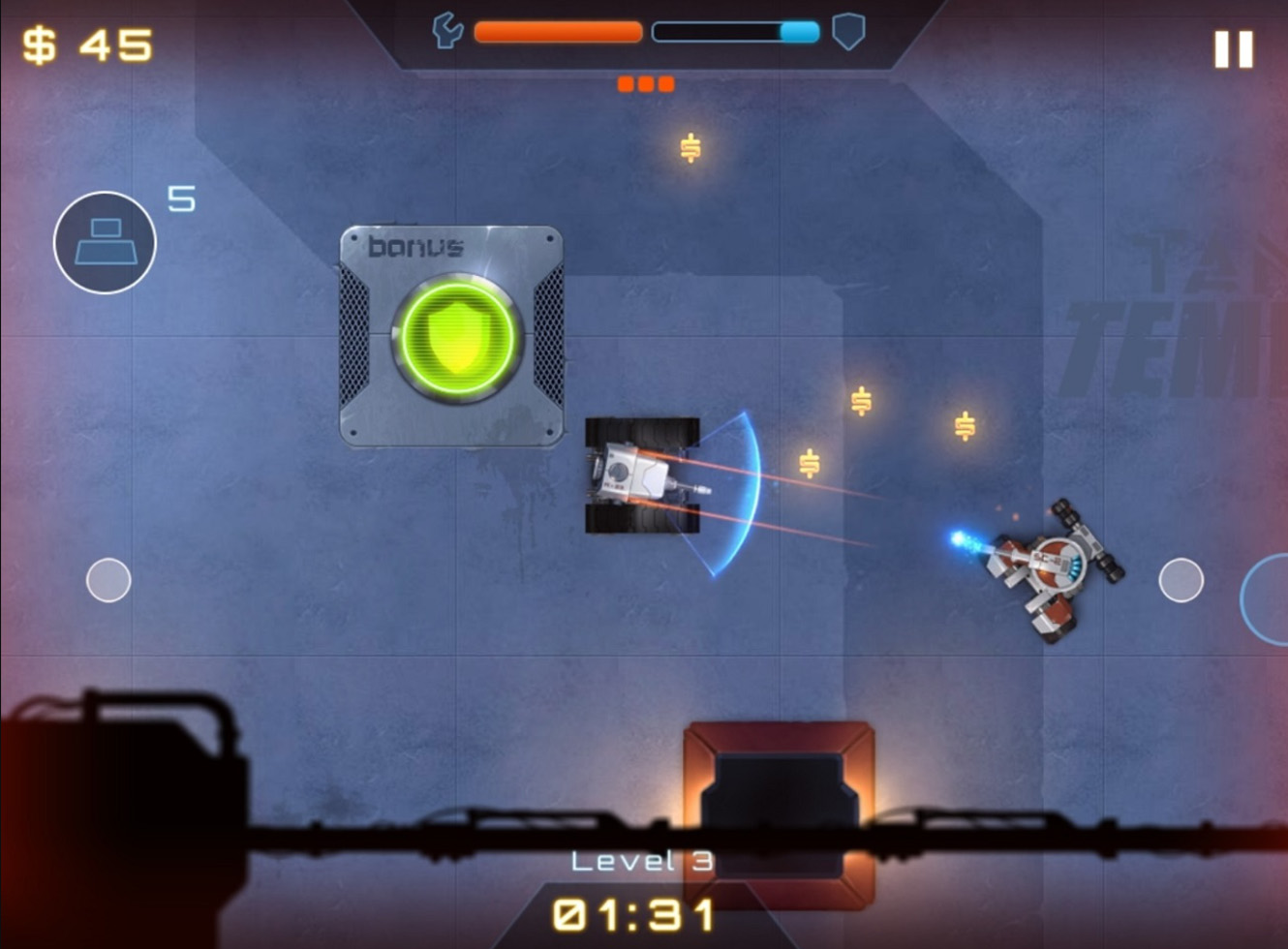Screen dimensions: 1288x949
Task: Tap the aiming joystick knob
Action: 1181,580
